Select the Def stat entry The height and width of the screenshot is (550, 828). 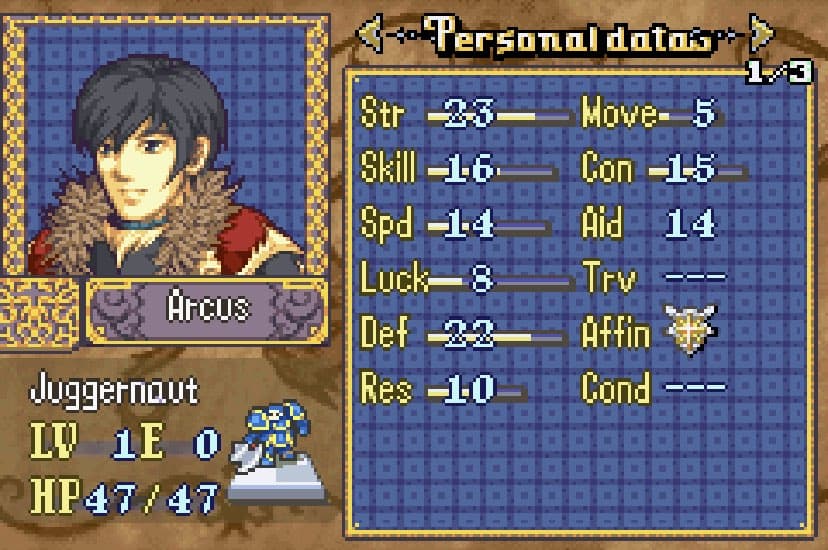click(384, 333)
